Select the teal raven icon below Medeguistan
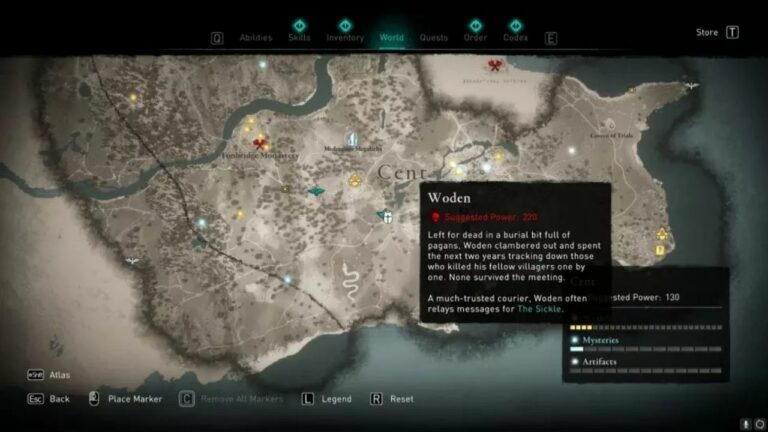768x432 pixels. coord(316,191)
